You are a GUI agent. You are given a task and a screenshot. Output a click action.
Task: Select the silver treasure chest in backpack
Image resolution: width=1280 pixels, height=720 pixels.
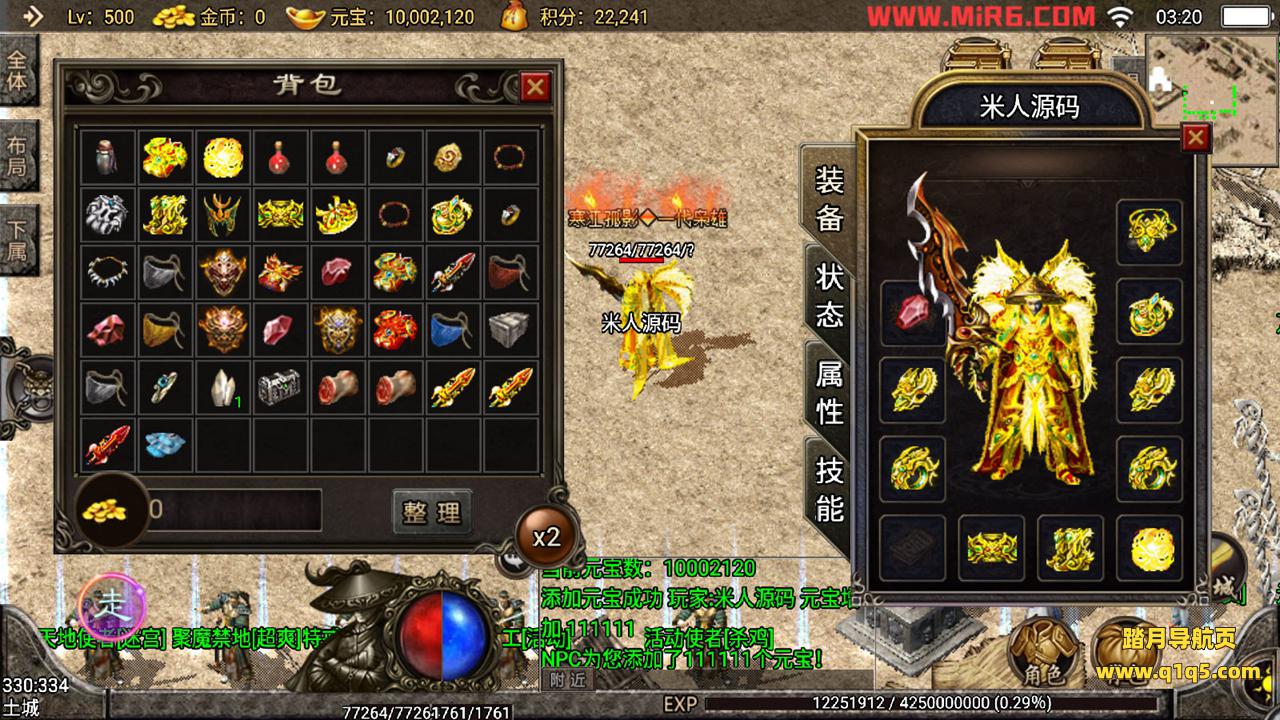click(279, 387)
